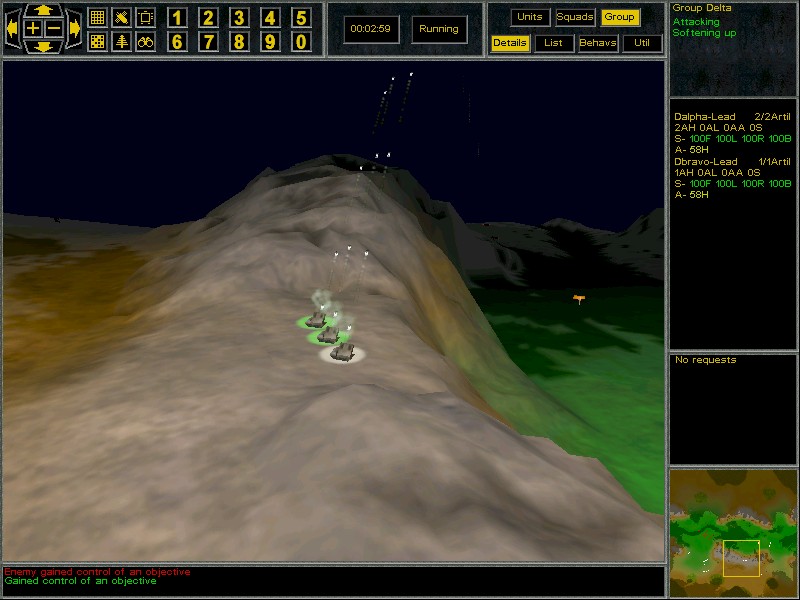
Task: Open the List panel
Action: pos(553,43)
